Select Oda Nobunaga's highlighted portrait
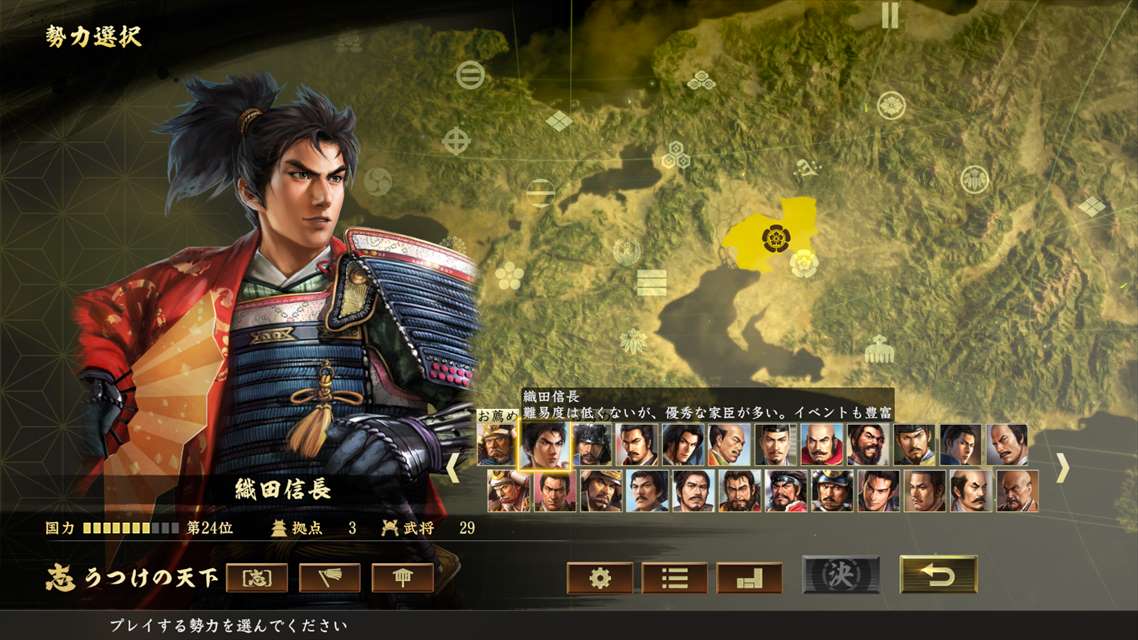Viewport: 1138px width, 640px height. tap(544, 445)
